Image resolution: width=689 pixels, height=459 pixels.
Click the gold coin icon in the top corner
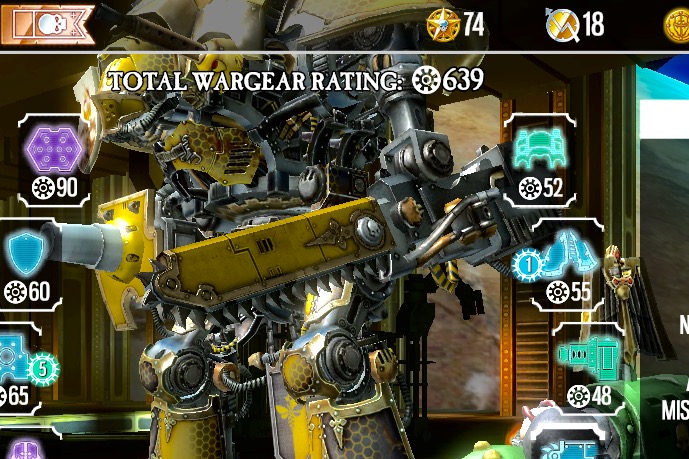677,24
